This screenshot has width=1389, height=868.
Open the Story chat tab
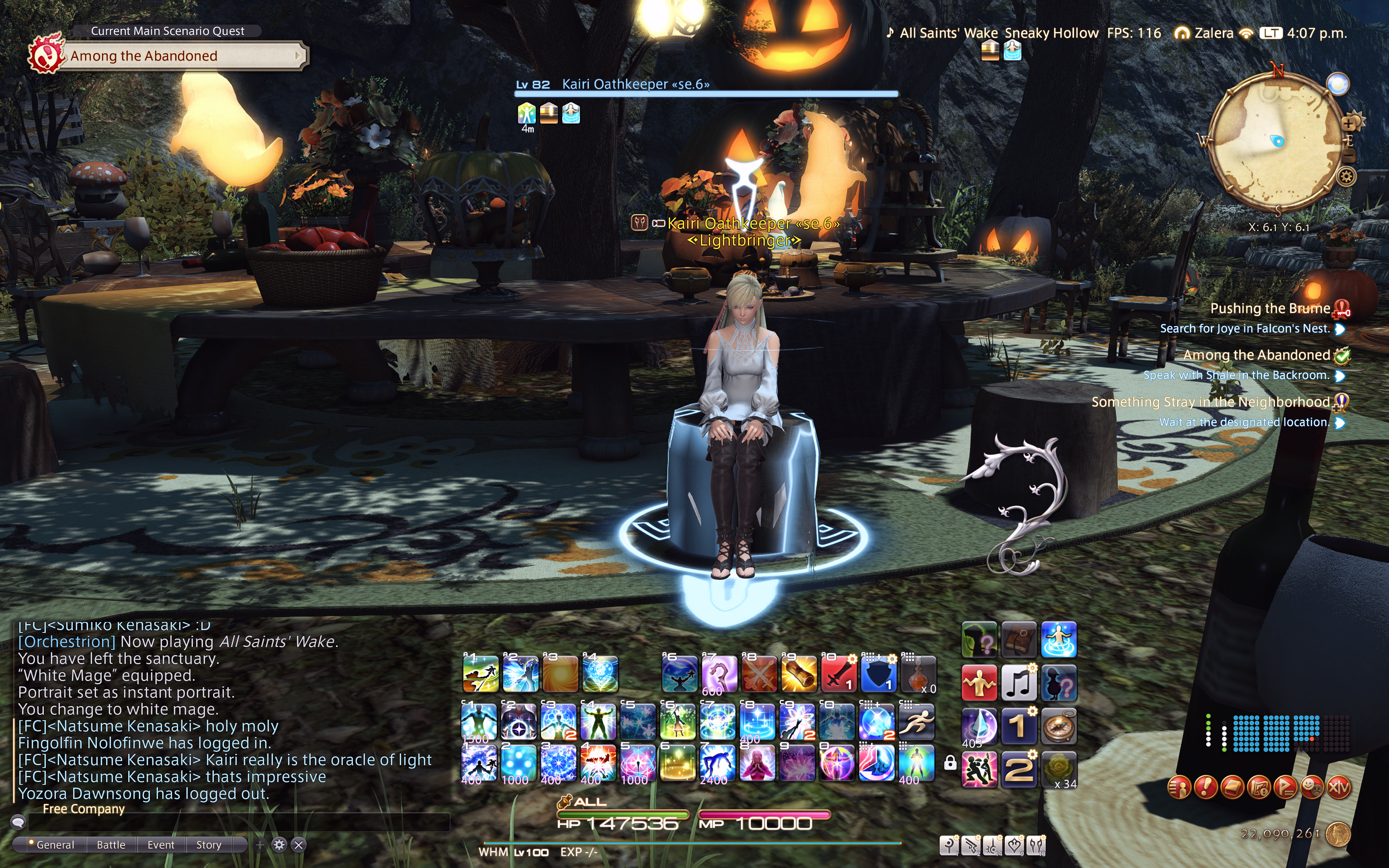[208, 844]
